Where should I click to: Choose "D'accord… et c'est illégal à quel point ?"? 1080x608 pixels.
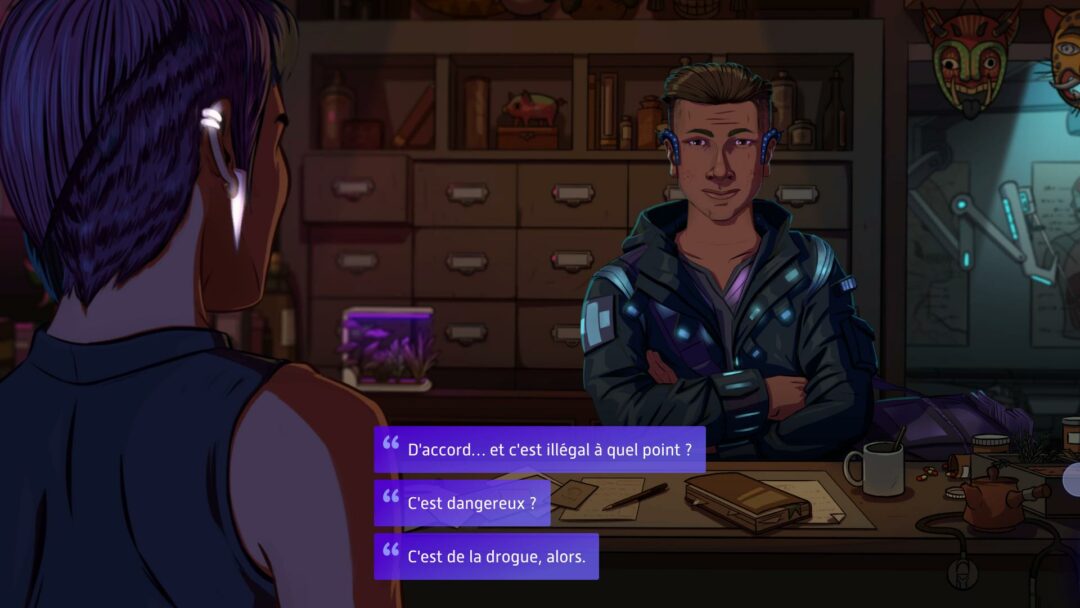click(x=540, y=450)
